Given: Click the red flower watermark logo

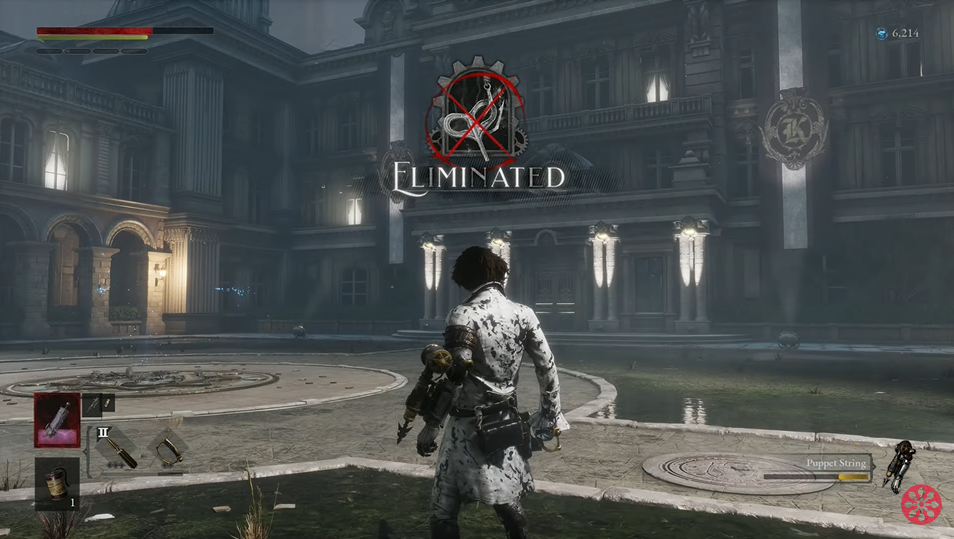Looking at the screenshot, I should click(921, 505).
